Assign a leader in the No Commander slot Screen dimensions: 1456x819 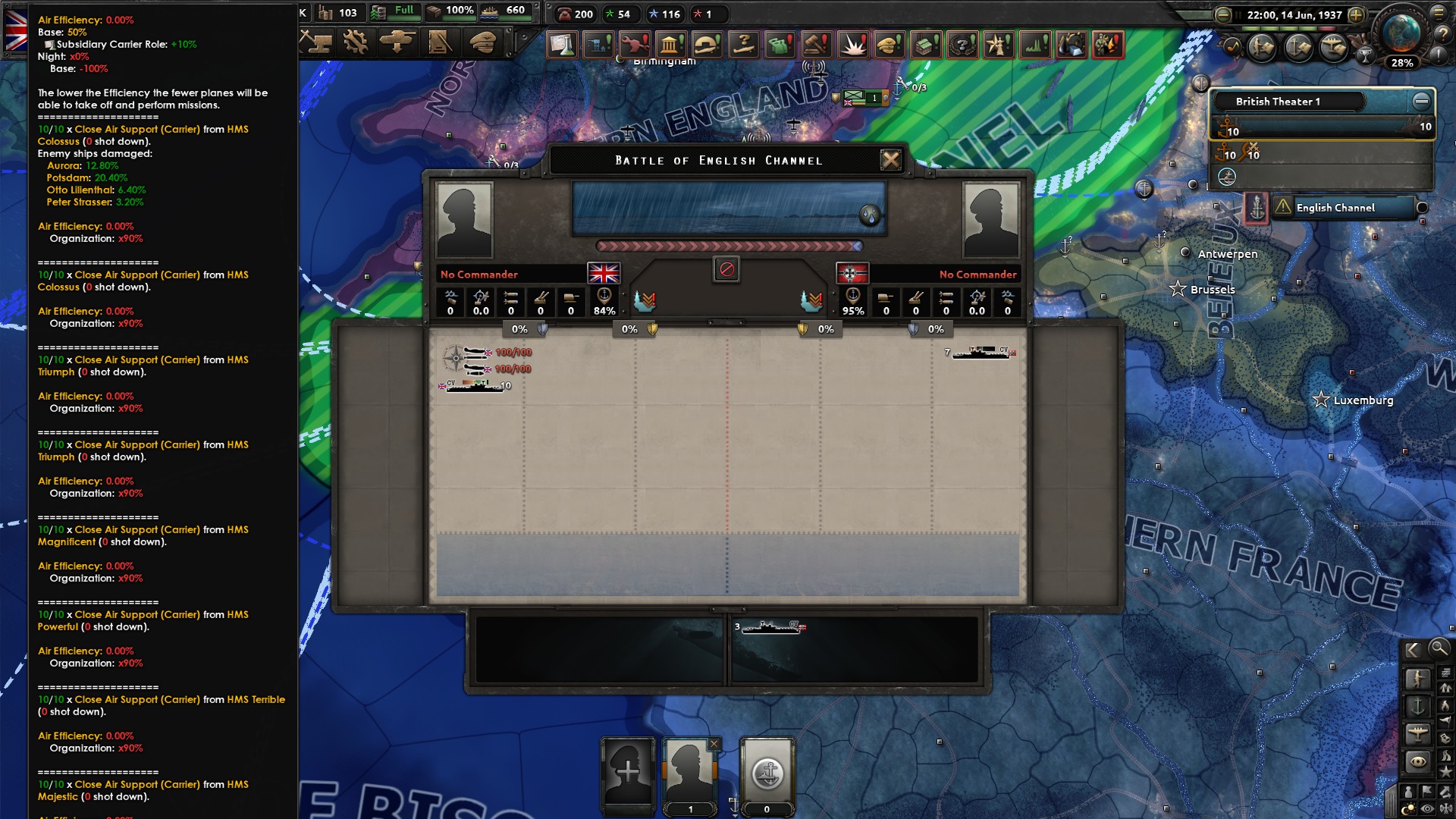(479, 274)
